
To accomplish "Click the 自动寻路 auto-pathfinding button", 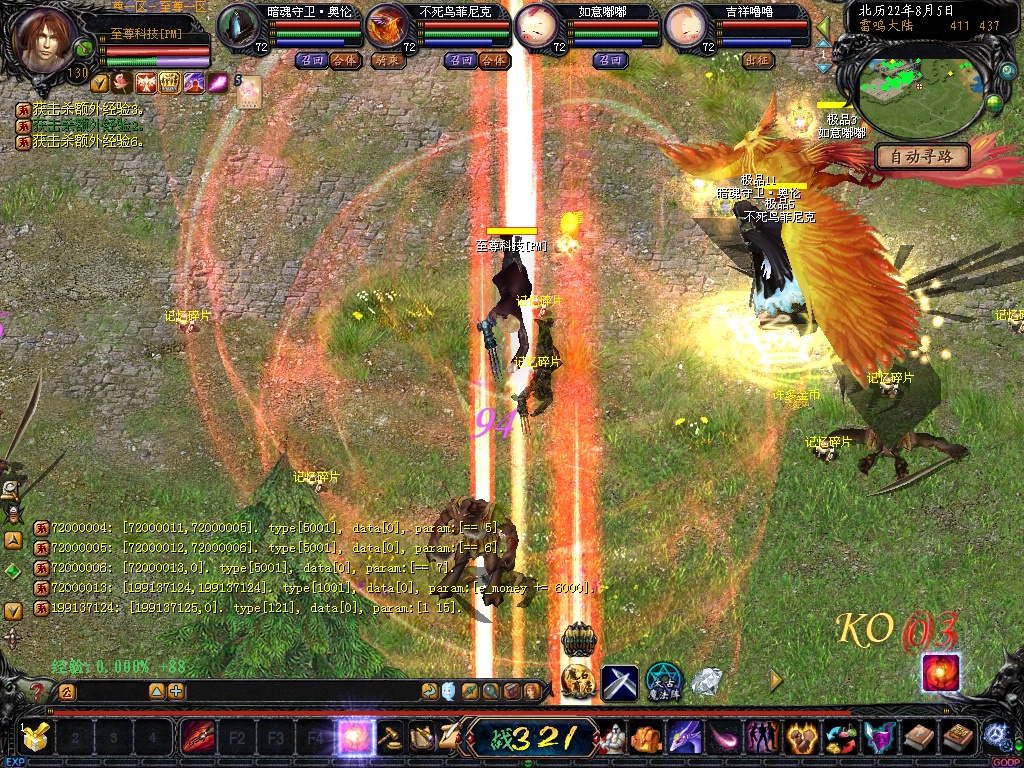I will click(x=922, y=156).
